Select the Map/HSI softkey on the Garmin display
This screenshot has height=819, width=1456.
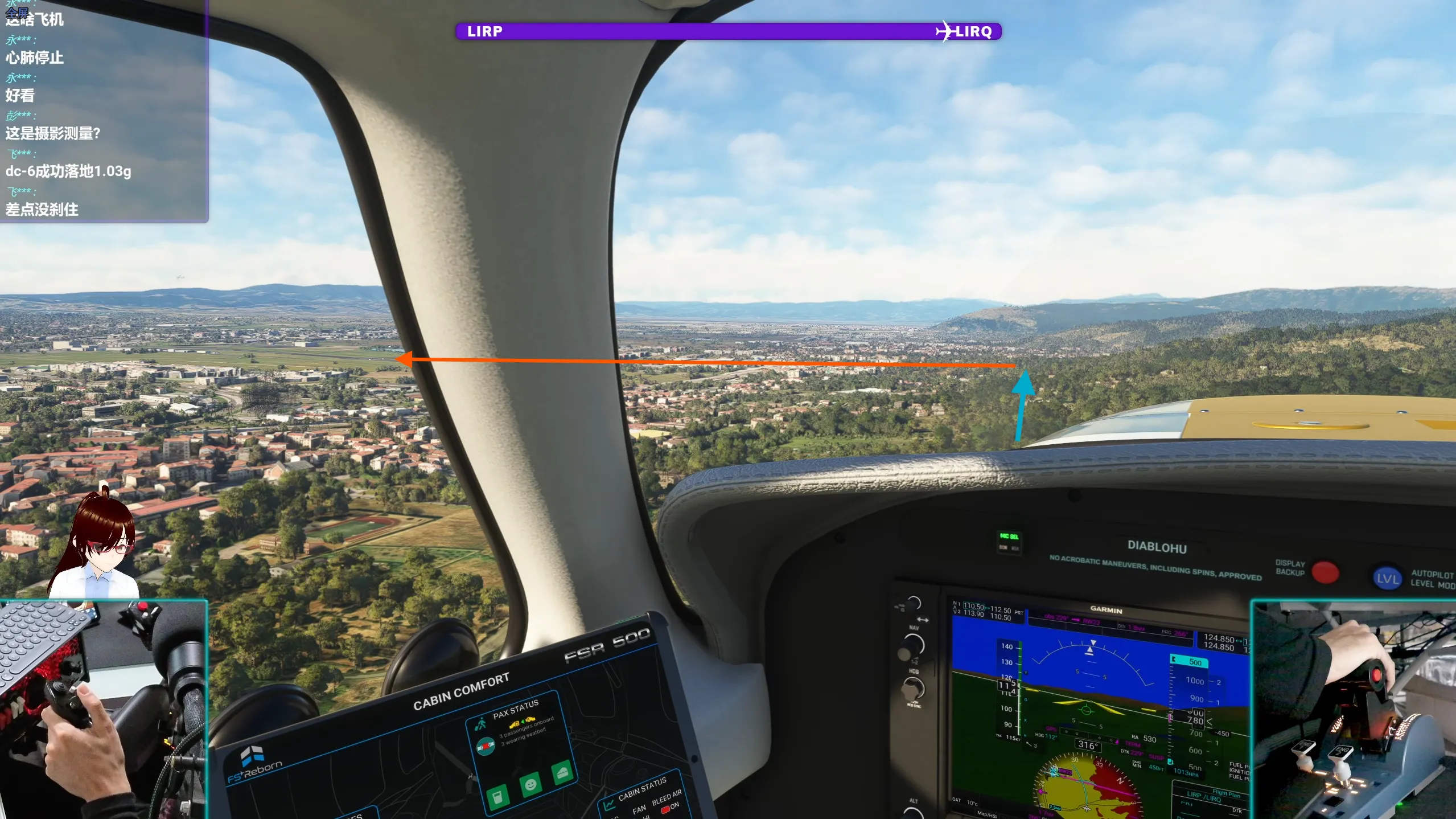tap(987, 814)
